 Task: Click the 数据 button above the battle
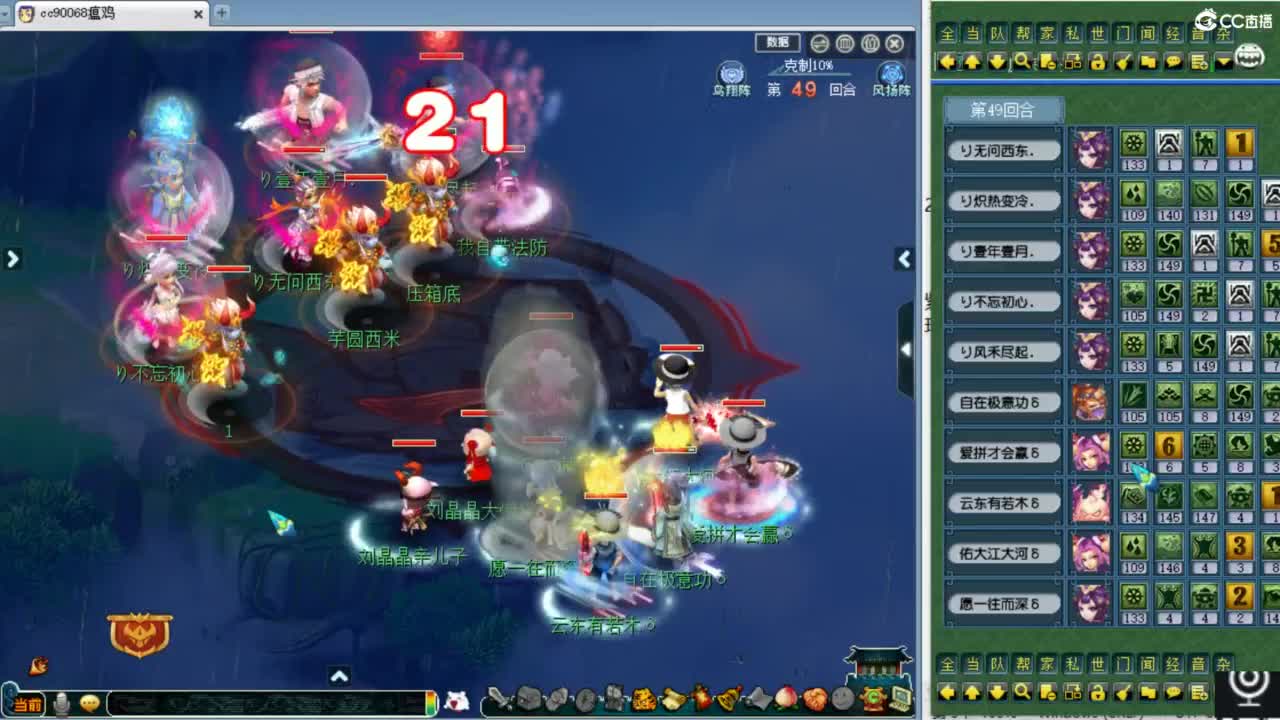[x=777, y=43]
